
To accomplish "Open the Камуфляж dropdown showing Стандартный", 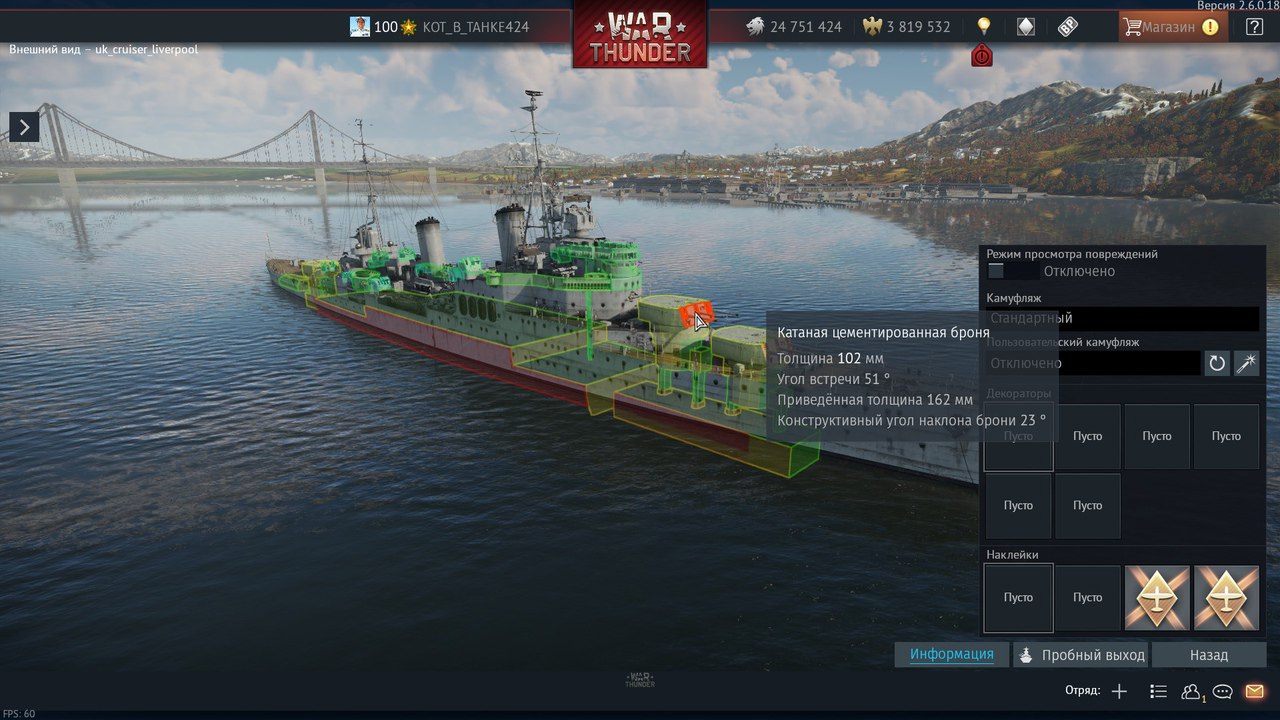I will click(1122, 318).
